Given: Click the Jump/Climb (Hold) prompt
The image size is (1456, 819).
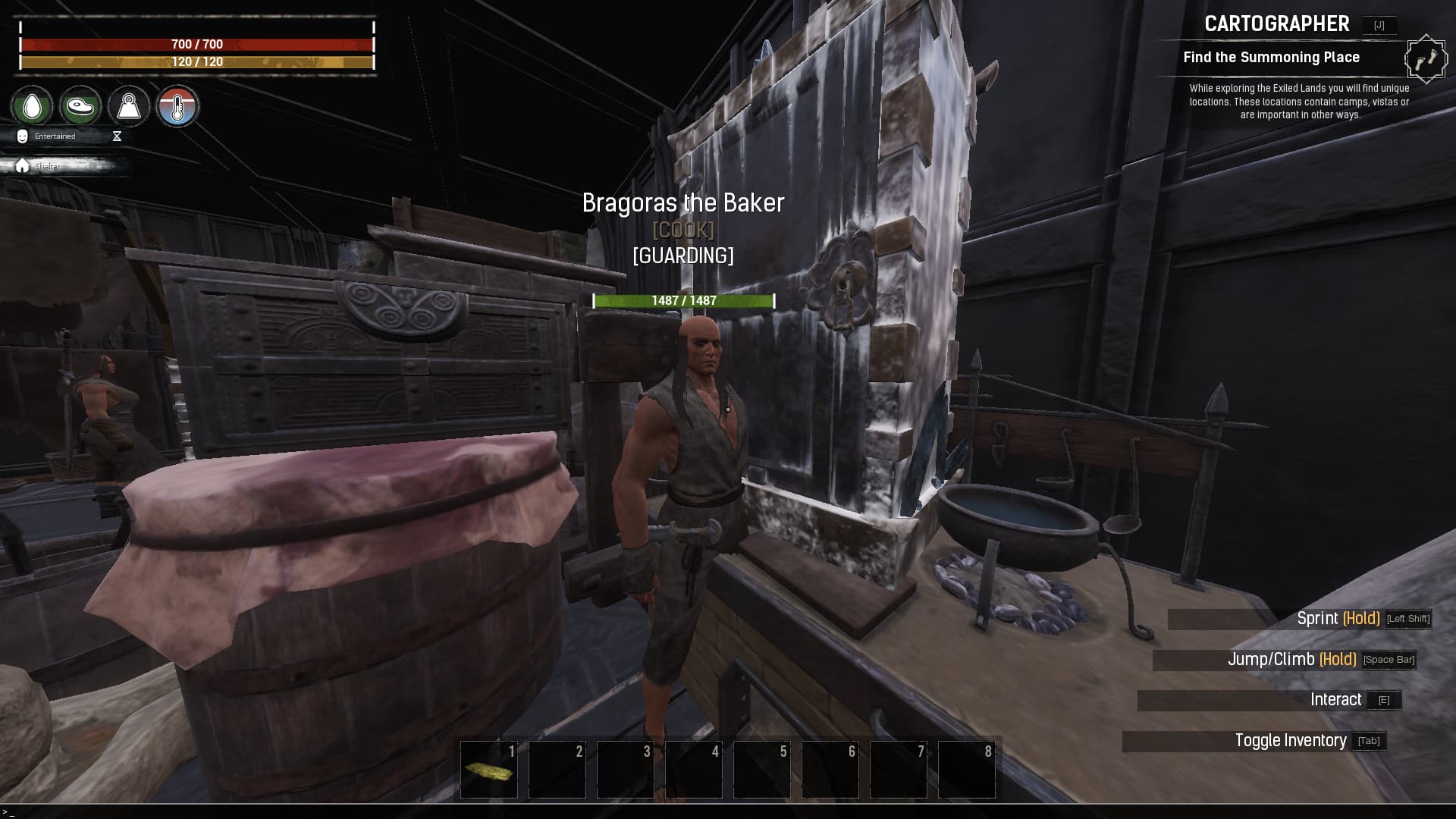Looking at the screenshot, I should tap(1293, 659).
